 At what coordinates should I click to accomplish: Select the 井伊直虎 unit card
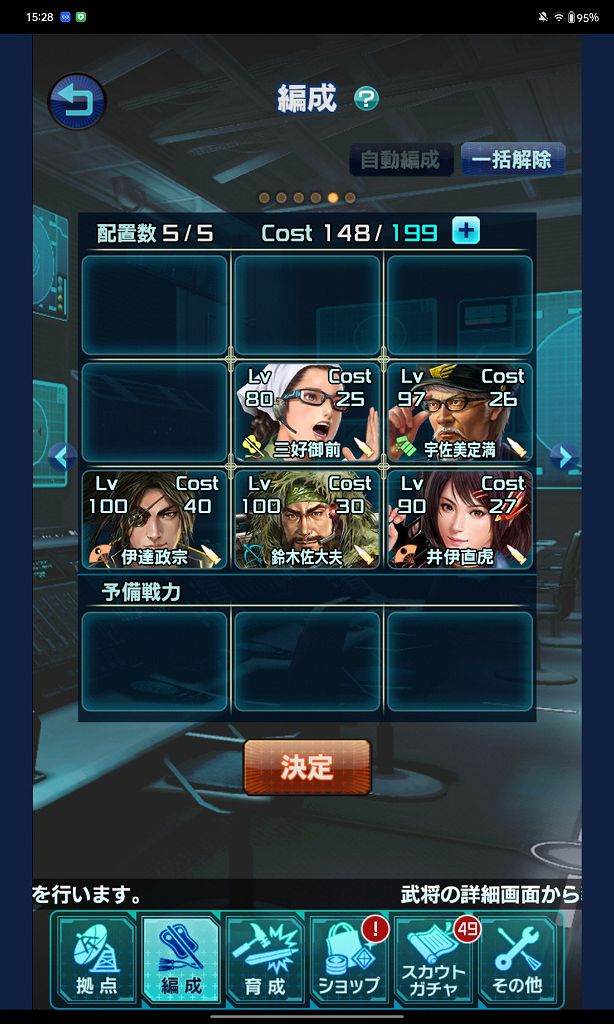[x=459, y=518]
